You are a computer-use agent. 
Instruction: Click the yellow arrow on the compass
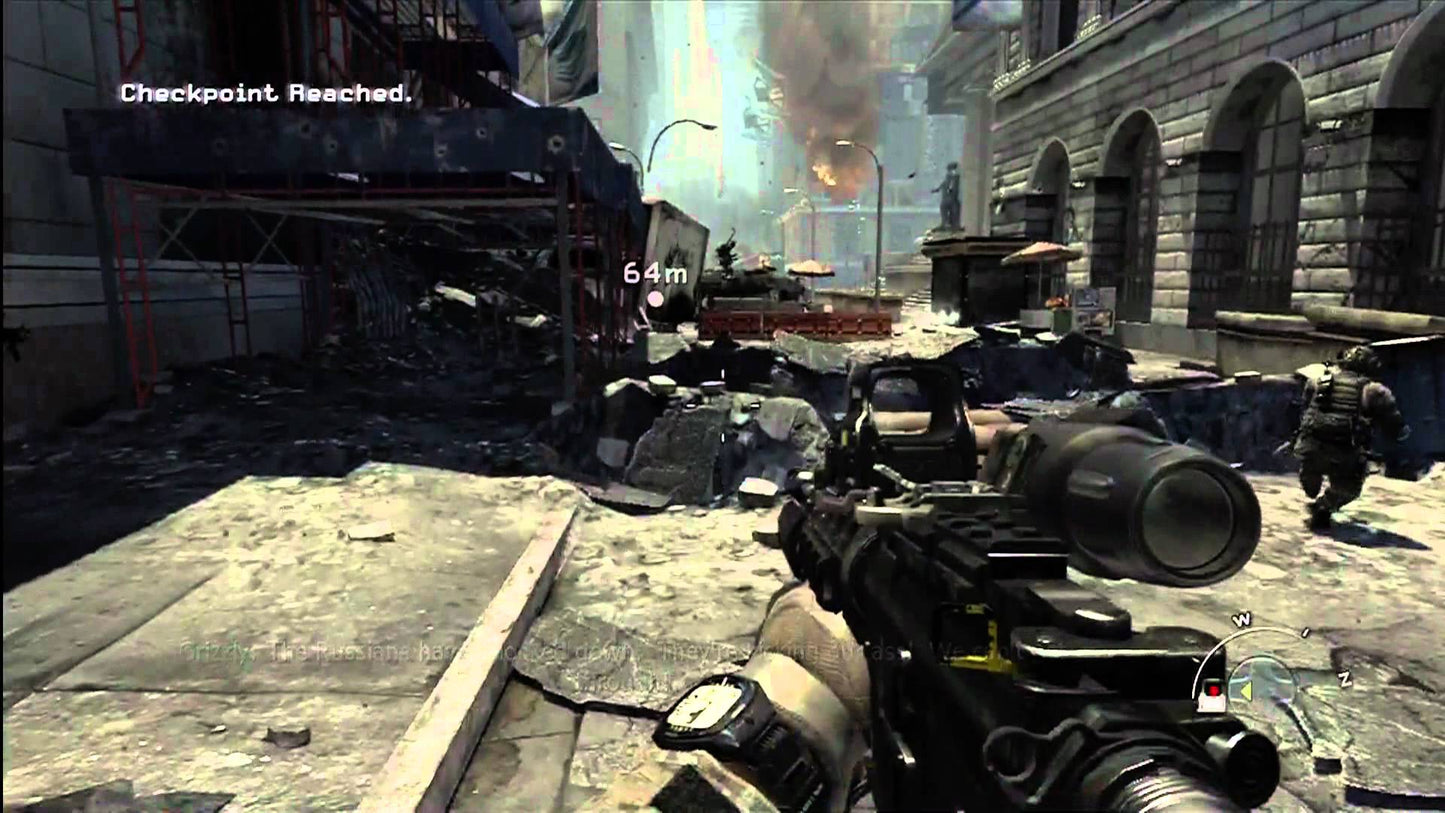(x=1246, y=691)
